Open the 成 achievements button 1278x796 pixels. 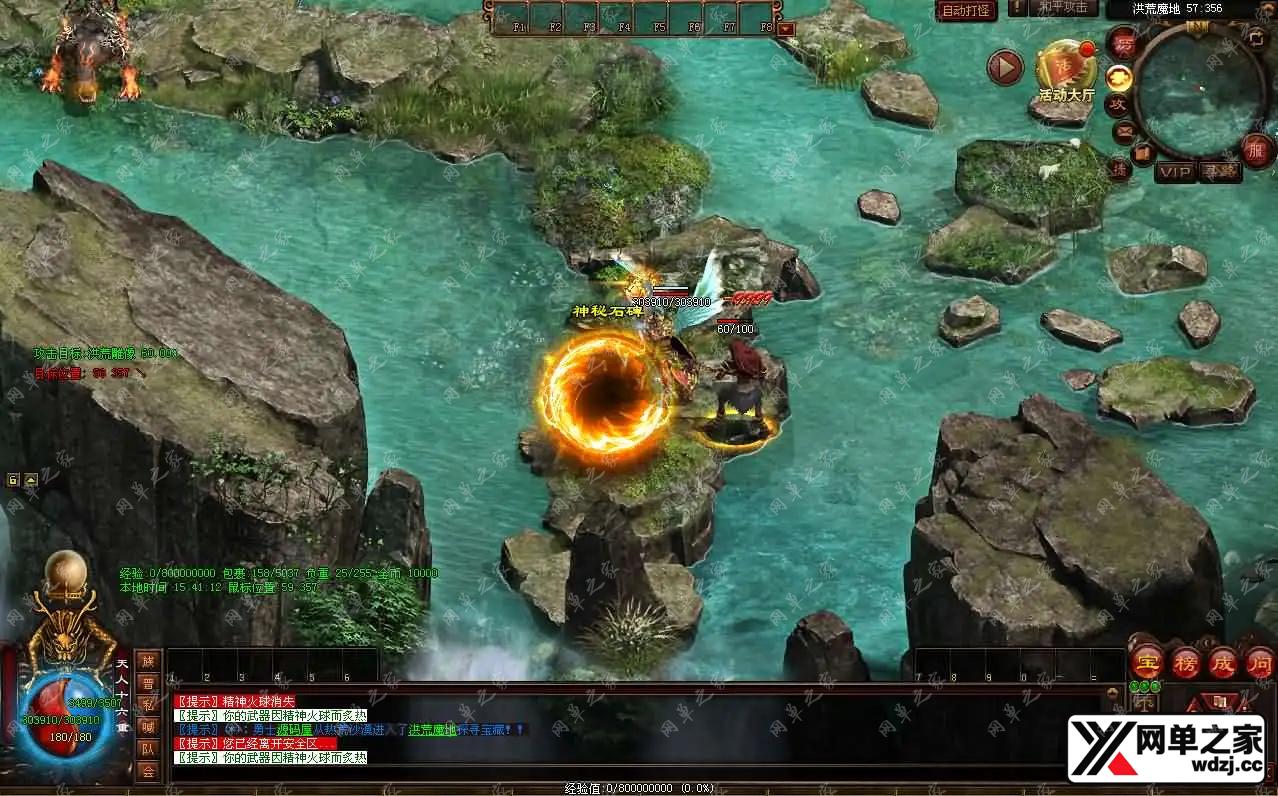(x=1223, y=661)
